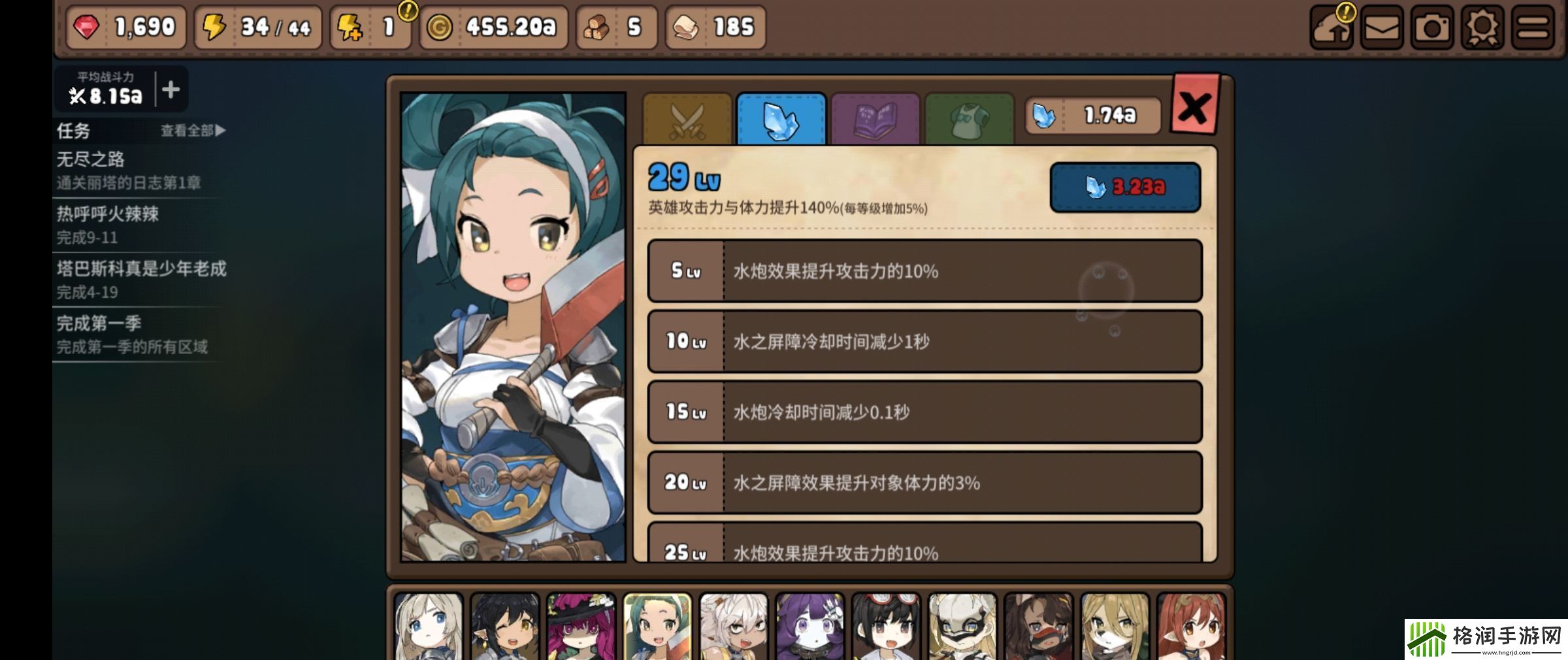The image size is (1568, 660).
Task: Click the 3.23a crystal upgrade button
Action: [x=1125, y=186]
